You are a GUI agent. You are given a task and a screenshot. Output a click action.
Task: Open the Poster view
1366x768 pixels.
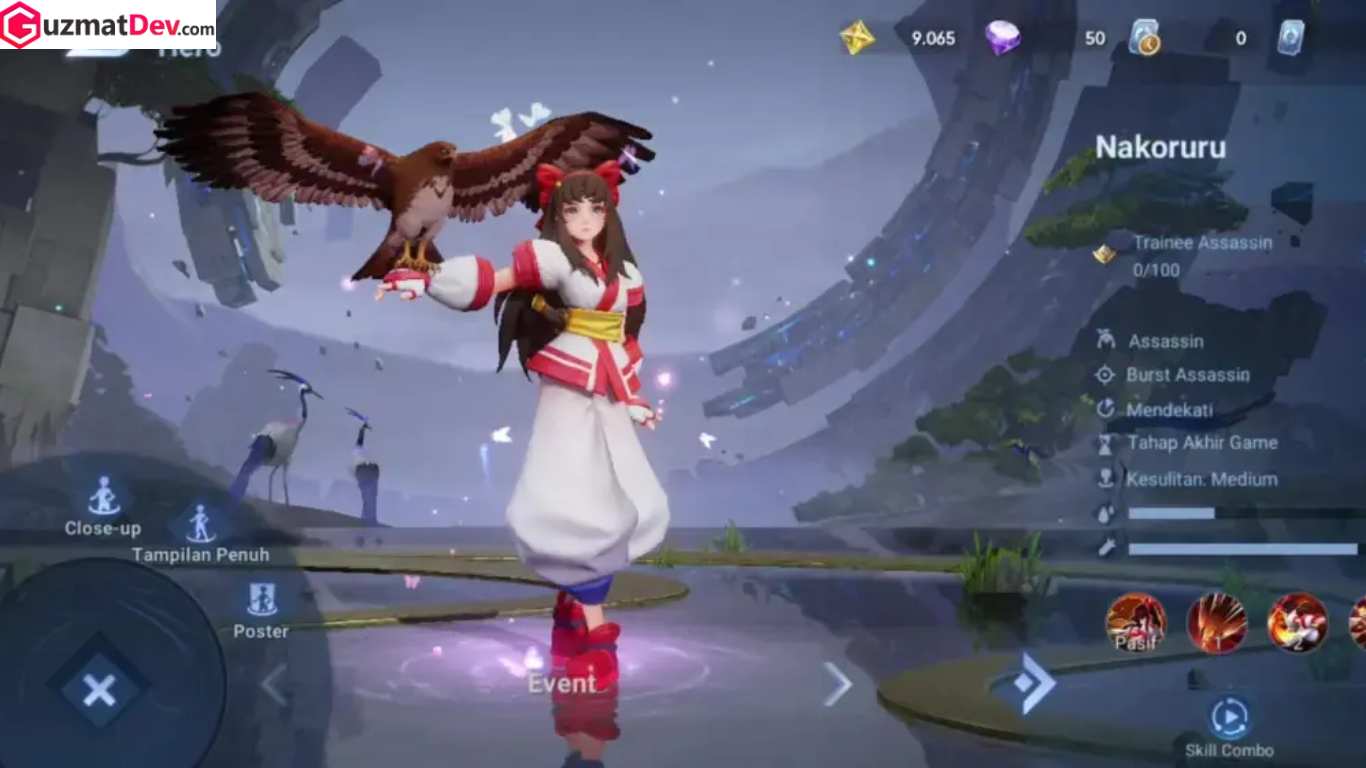click(261, 600)
